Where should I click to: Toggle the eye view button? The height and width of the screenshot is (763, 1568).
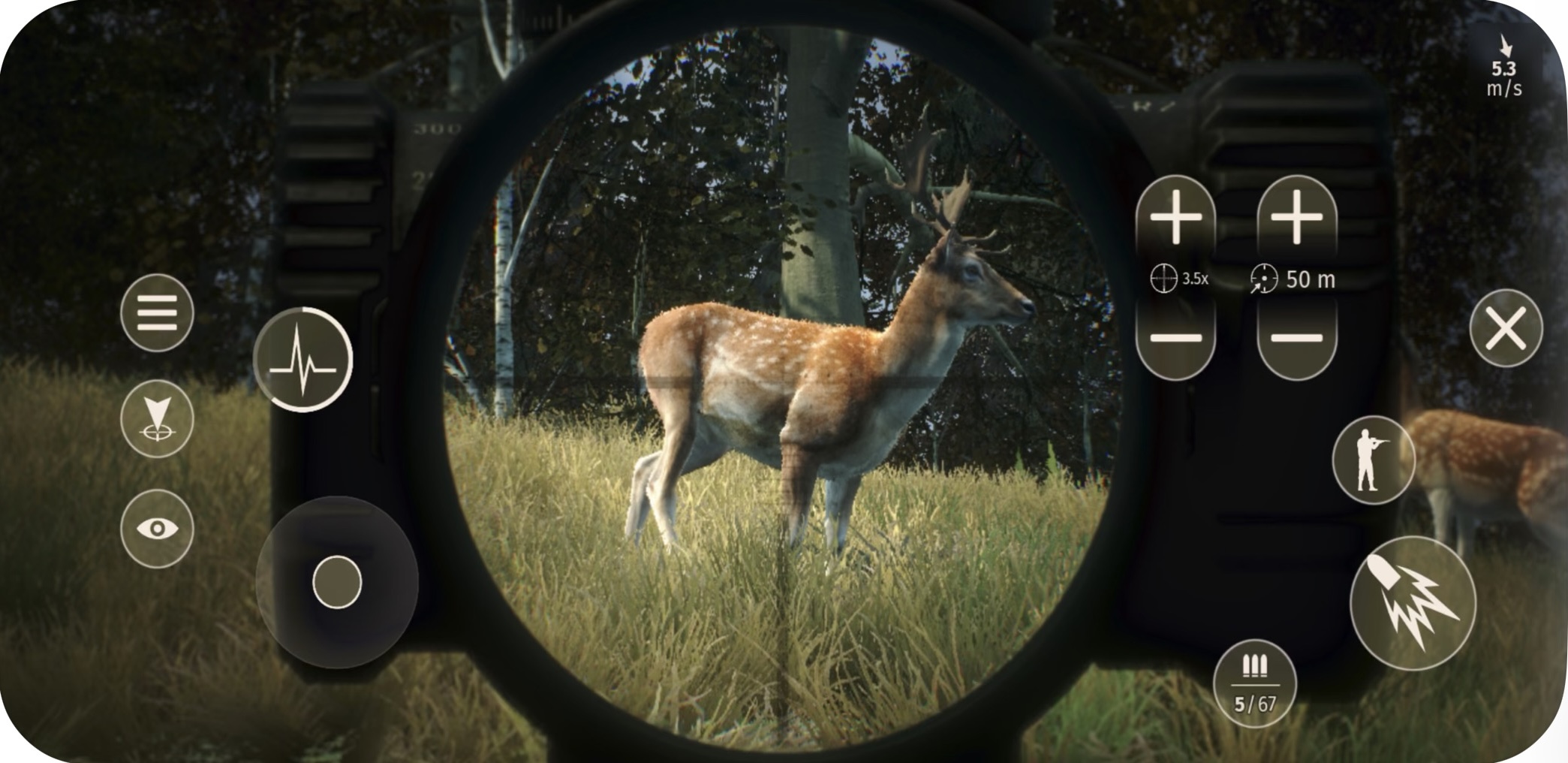point(157,529)
